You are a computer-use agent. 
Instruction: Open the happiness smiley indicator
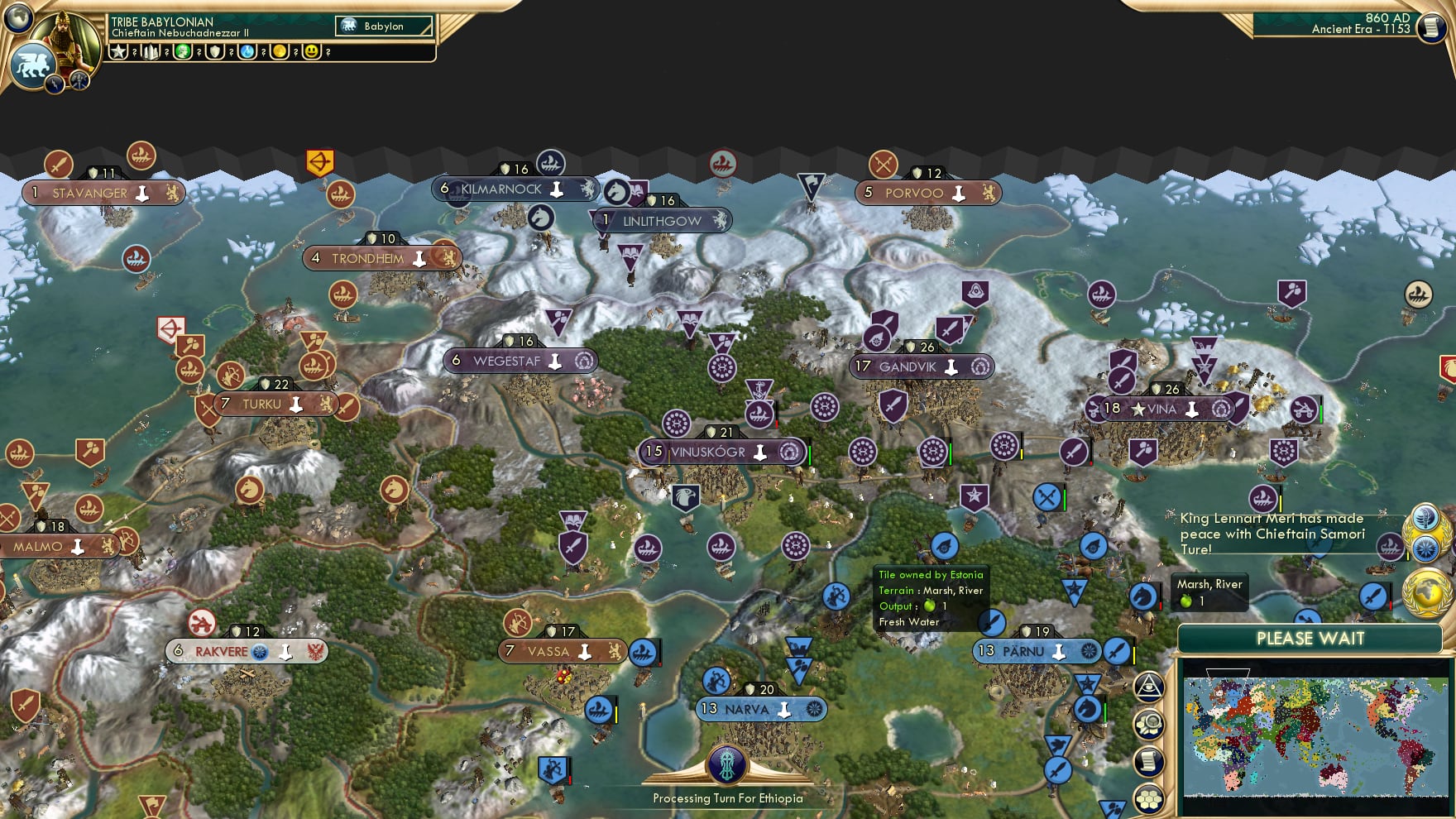coord(312,51)
